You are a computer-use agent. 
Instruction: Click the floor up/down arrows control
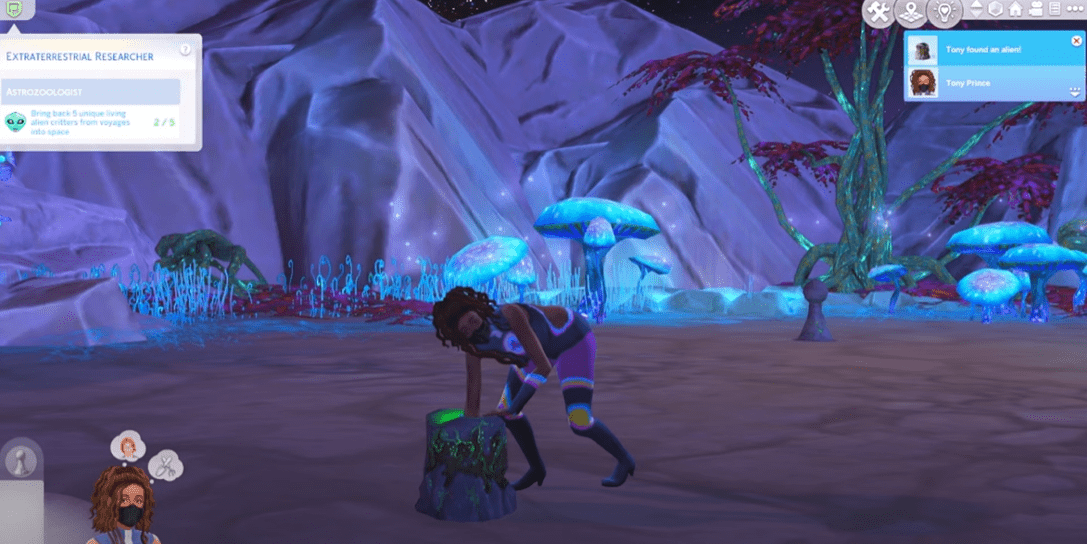[977, 9]
